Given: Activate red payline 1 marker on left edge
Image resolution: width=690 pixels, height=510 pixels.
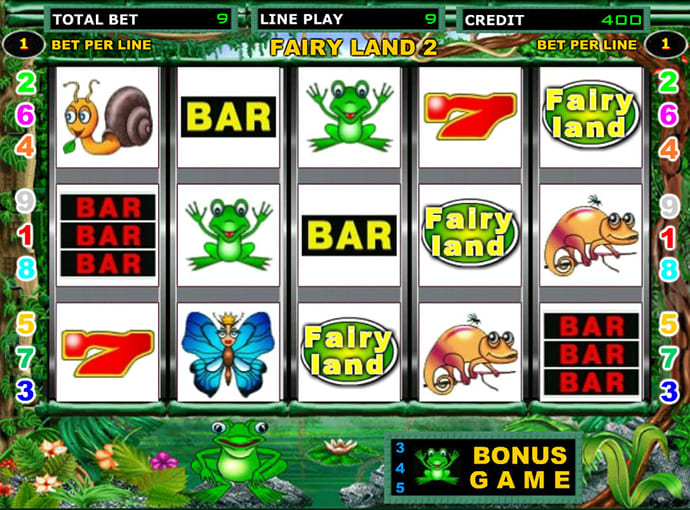Looking at the screenshot, I should click(25, 236).
